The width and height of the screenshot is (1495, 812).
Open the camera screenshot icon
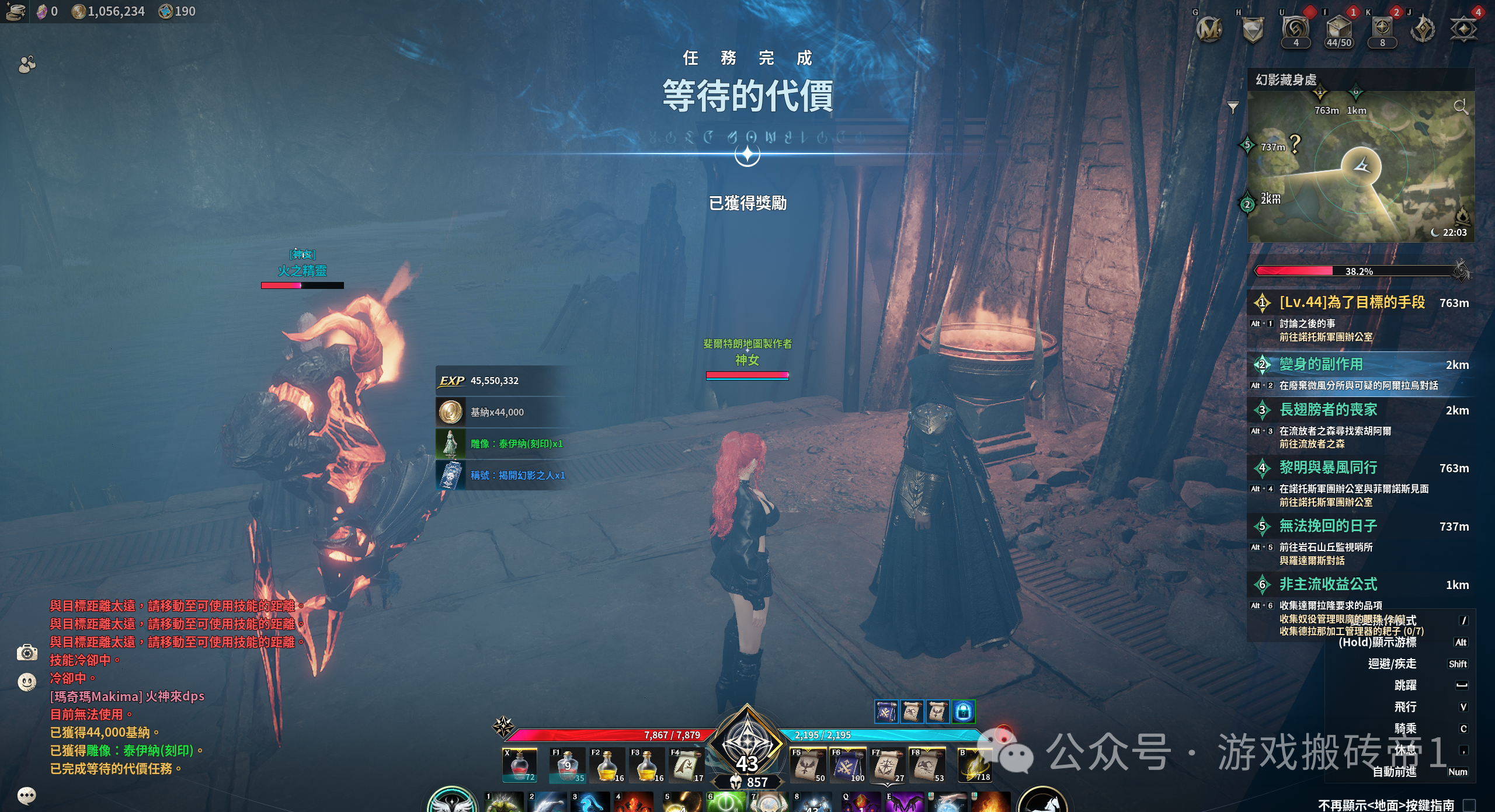point(27,653)
